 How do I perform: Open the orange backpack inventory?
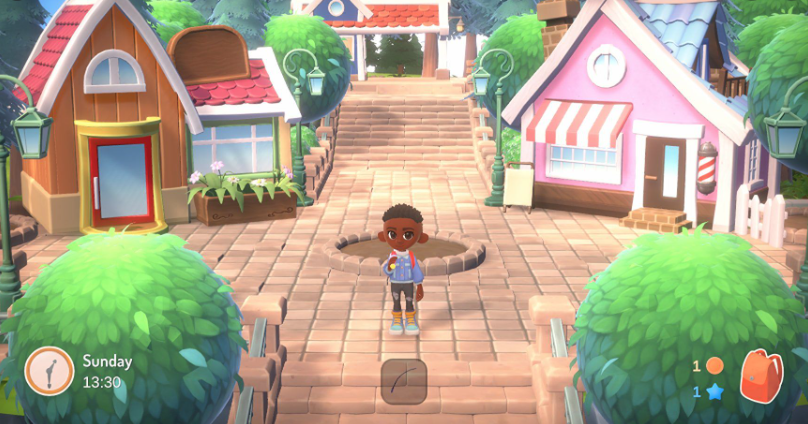760,376
